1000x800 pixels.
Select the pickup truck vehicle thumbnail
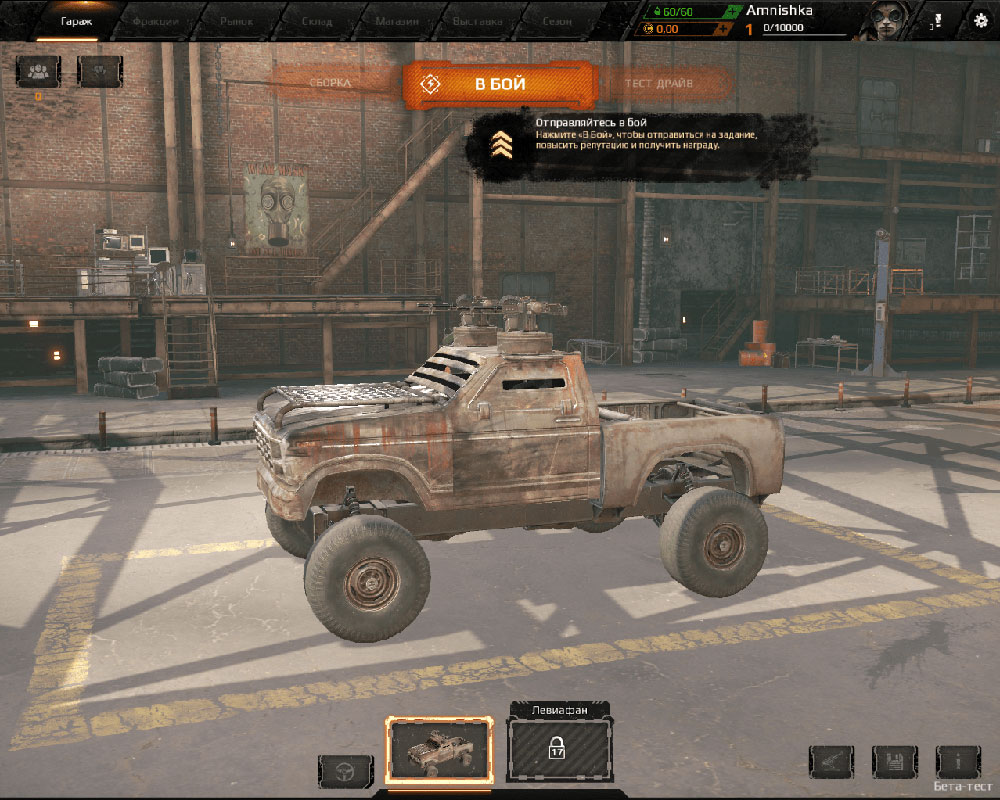440,749
